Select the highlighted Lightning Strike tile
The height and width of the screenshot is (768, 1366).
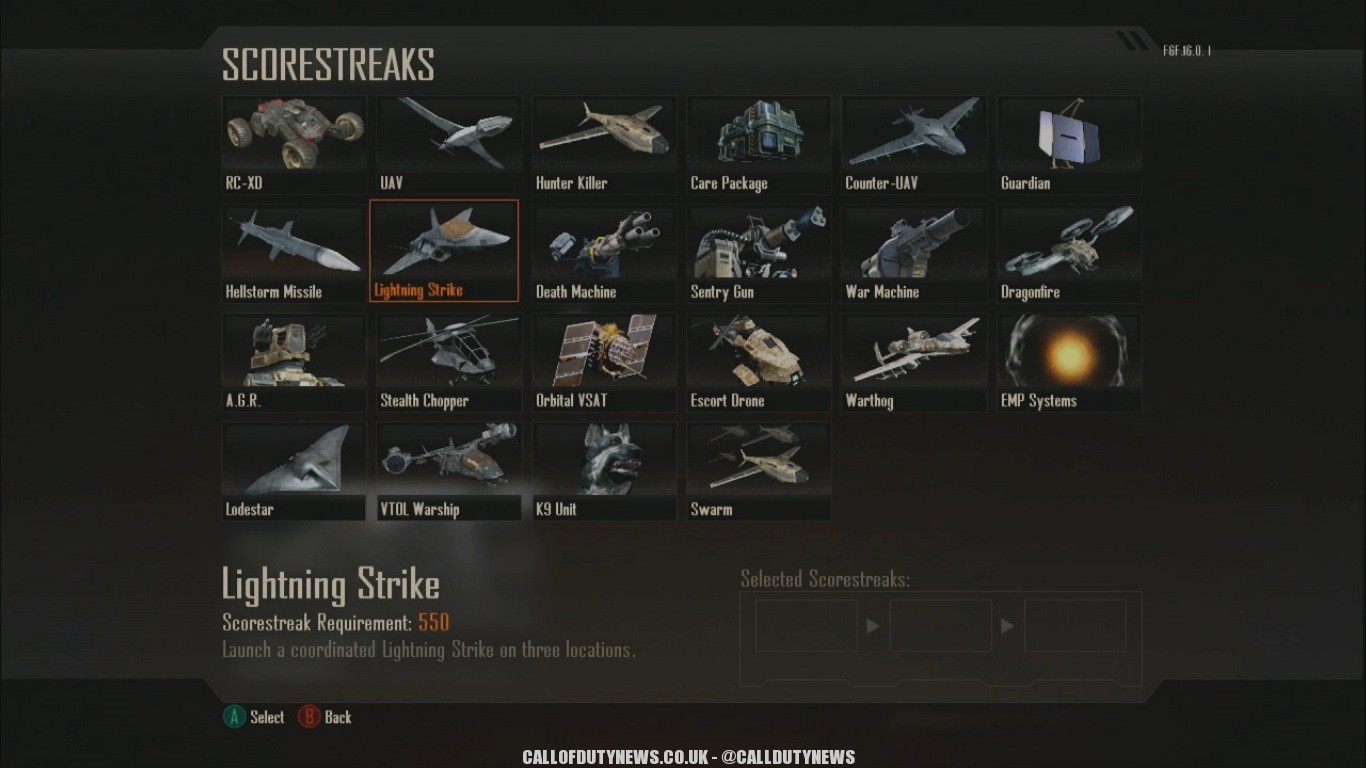tap(444, 250)
